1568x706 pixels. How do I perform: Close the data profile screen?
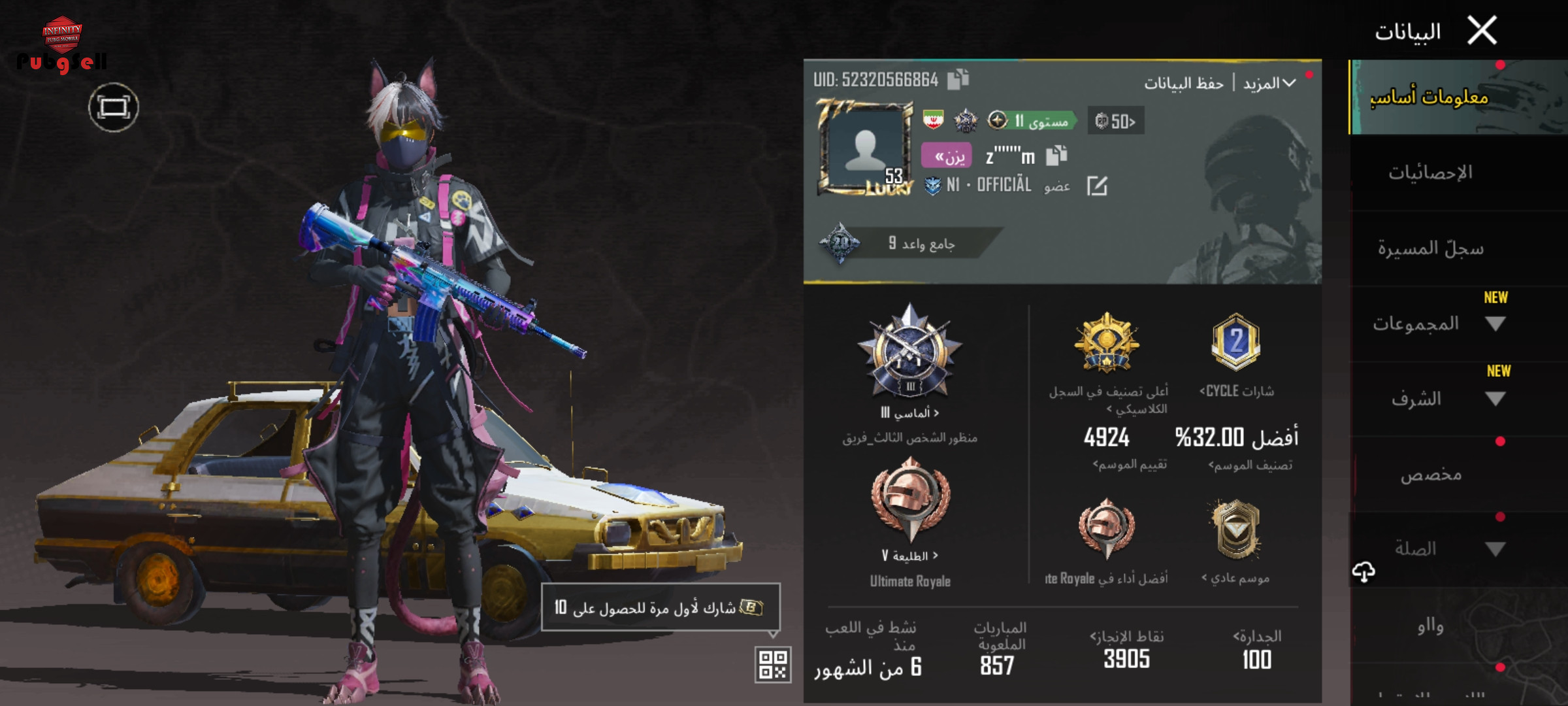[x=1482, y=31]
